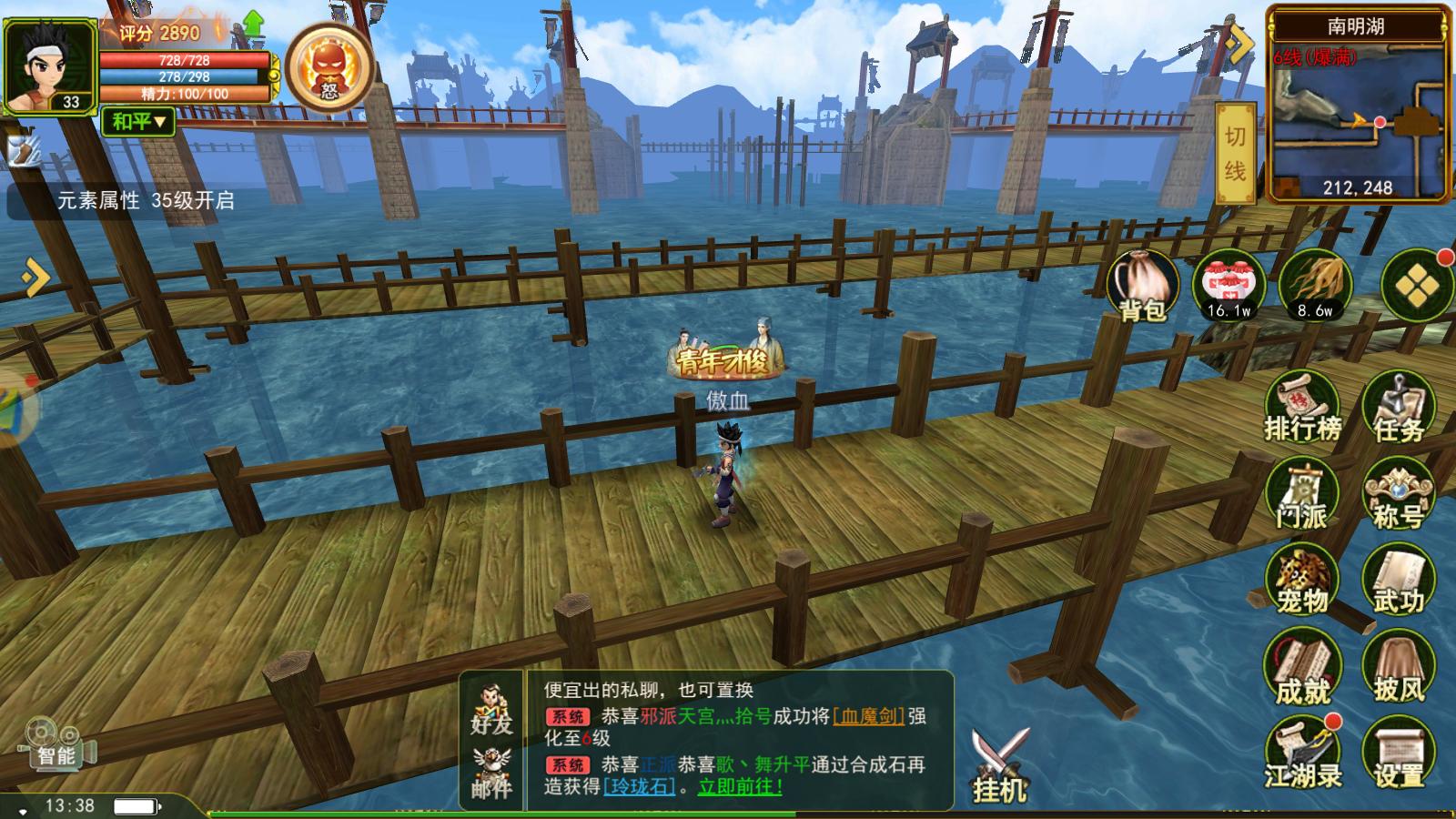Open the 宠物 pet menu
The height and width of the screenshot is (819, 1456).
1302,580
